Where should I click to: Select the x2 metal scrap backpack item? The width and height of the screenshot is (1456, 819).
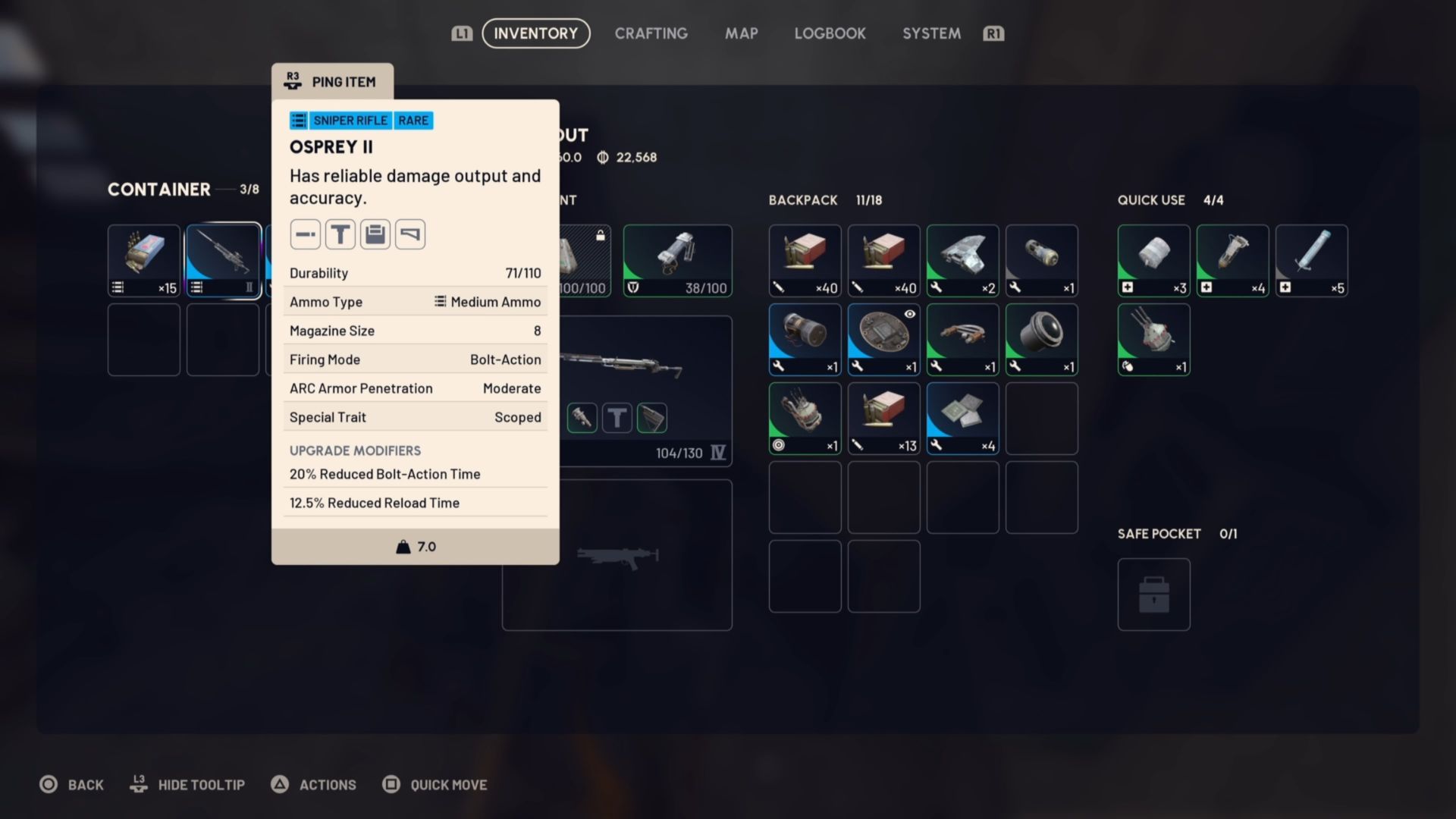pyautogui.click(x=962, y=260)
